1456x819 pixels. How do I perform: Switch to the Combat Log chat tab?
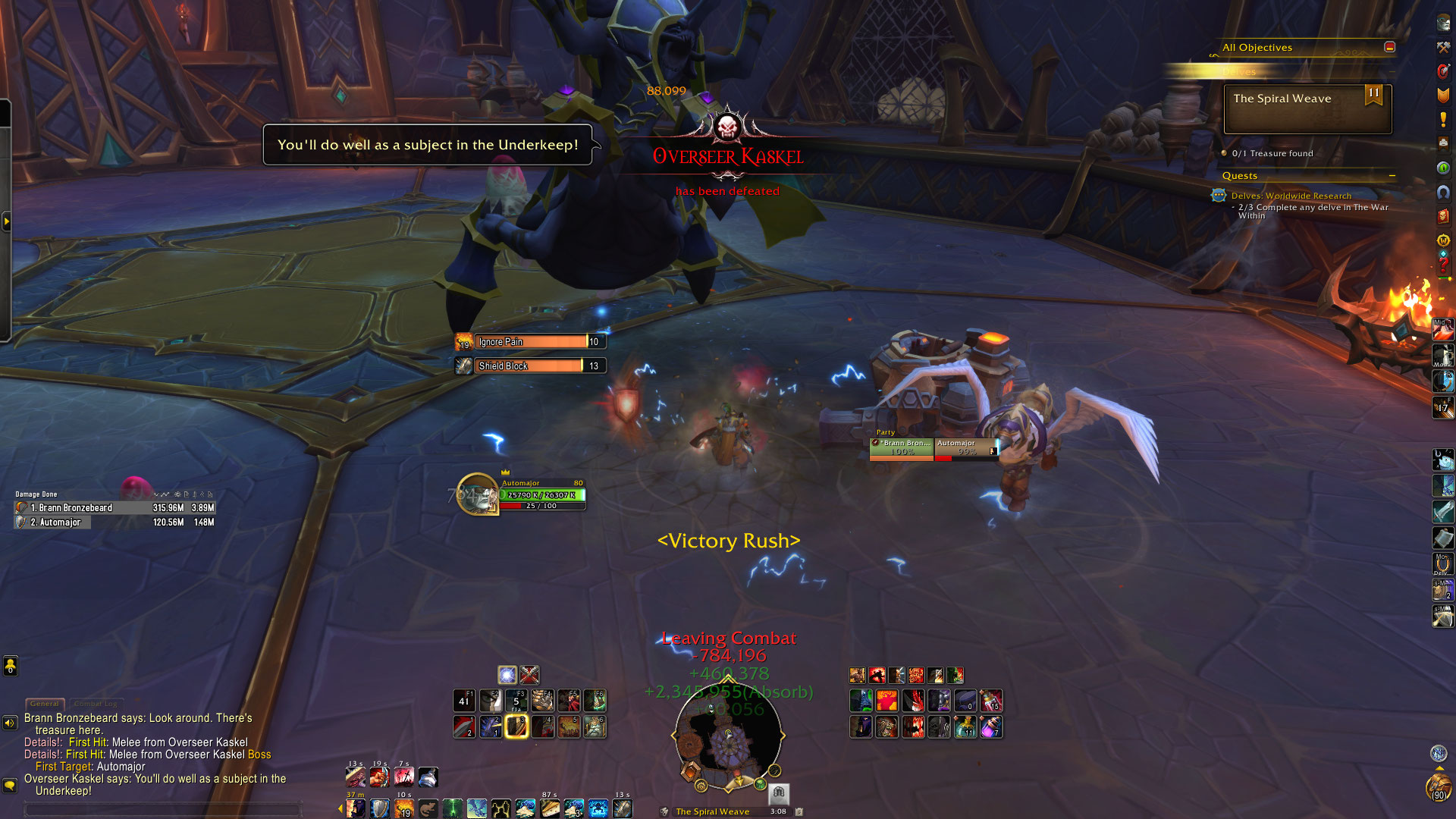pos(96,704)
